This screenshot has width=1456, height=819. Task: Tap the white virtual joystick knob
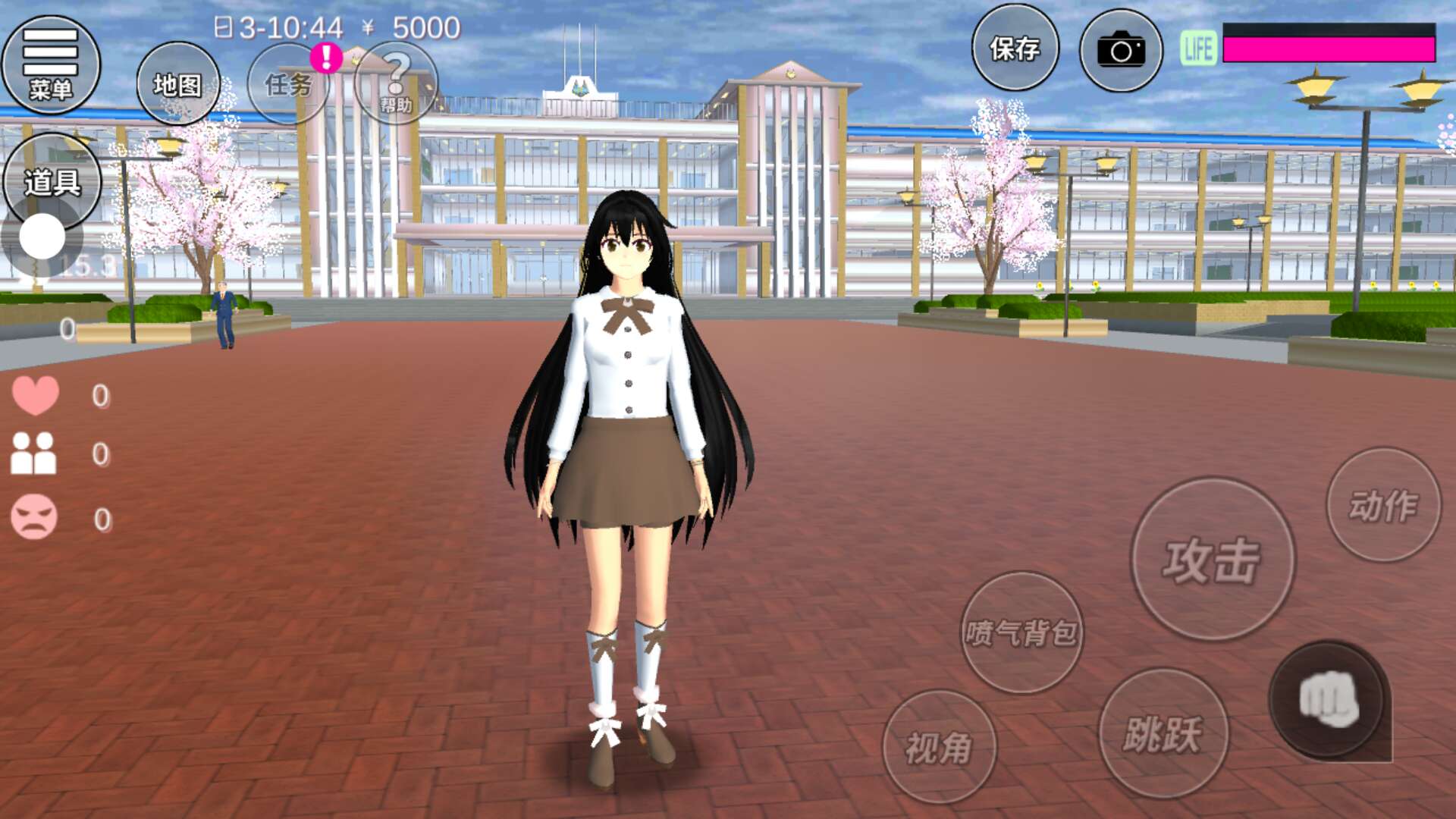click(42, 237)
